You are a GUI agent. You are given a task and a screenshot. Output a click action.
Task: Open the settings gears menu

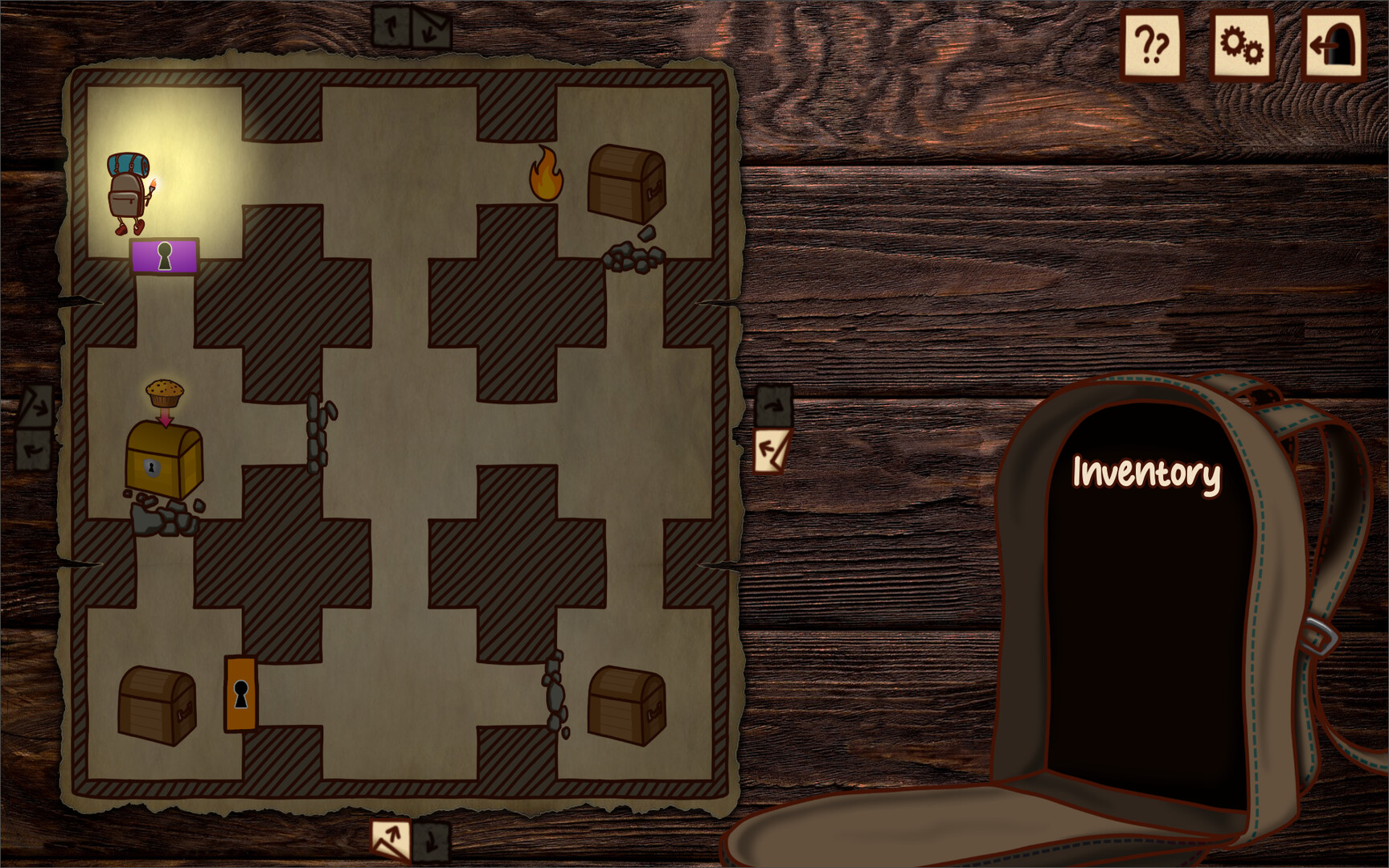click(1238, 45)
